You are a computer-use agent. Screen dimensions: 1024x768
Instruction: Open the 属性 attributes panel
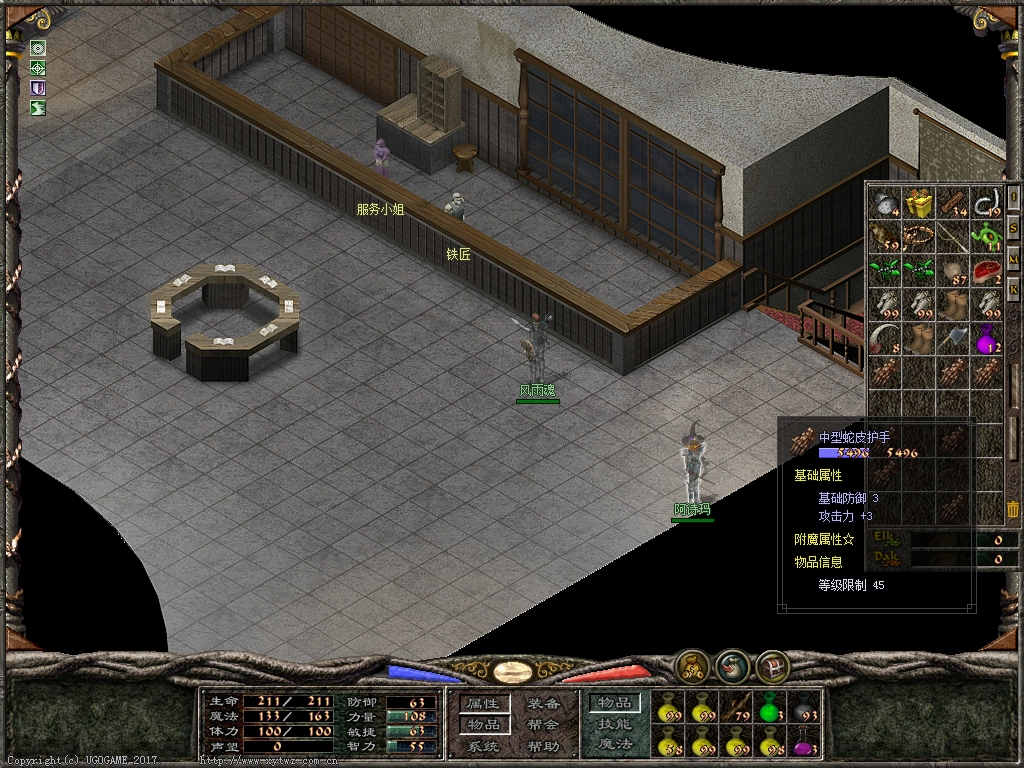click(484, 704)
